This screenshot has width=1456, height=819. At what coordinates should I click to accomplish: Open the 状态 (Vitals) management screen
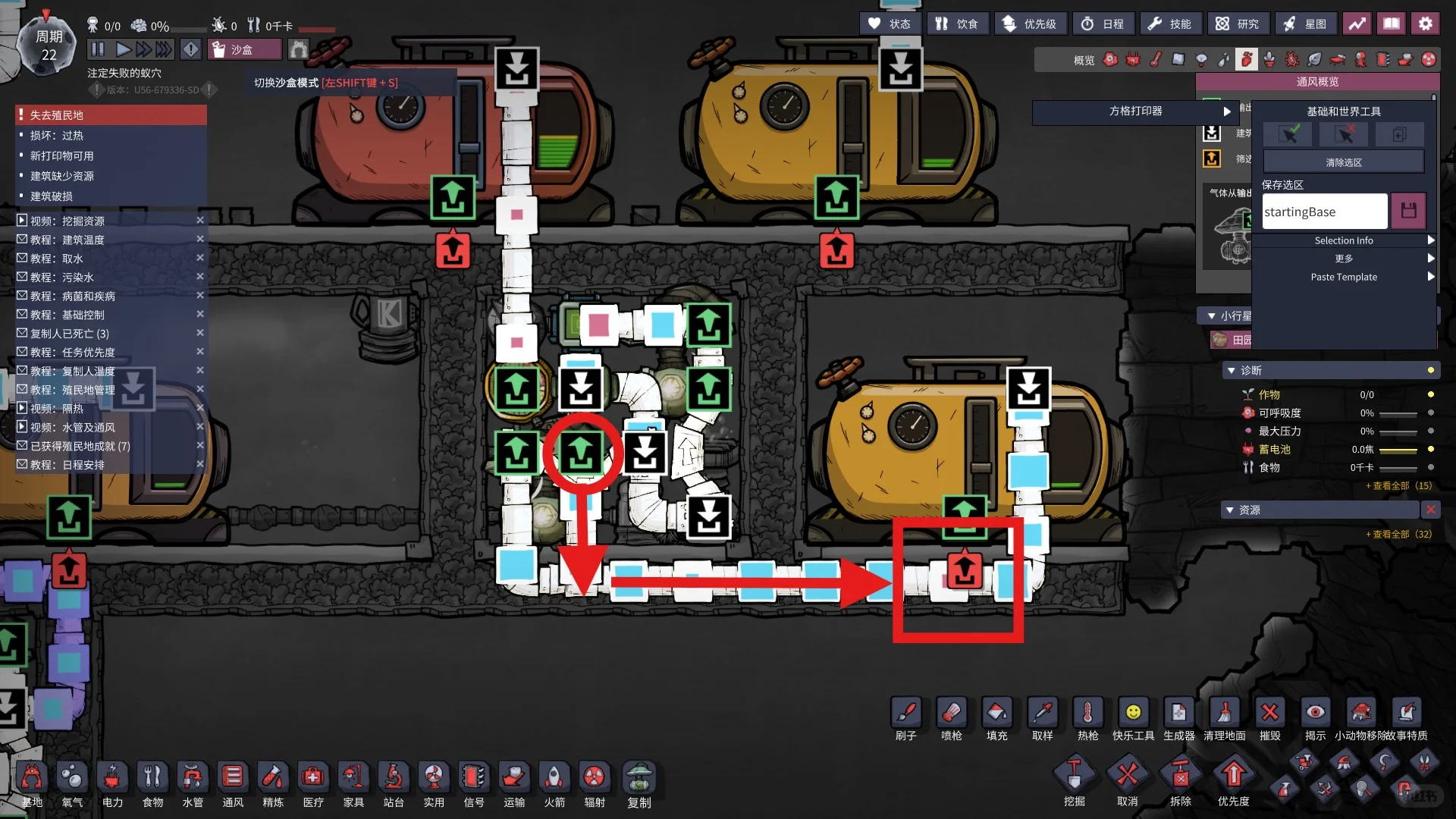[x=890, y=24]
